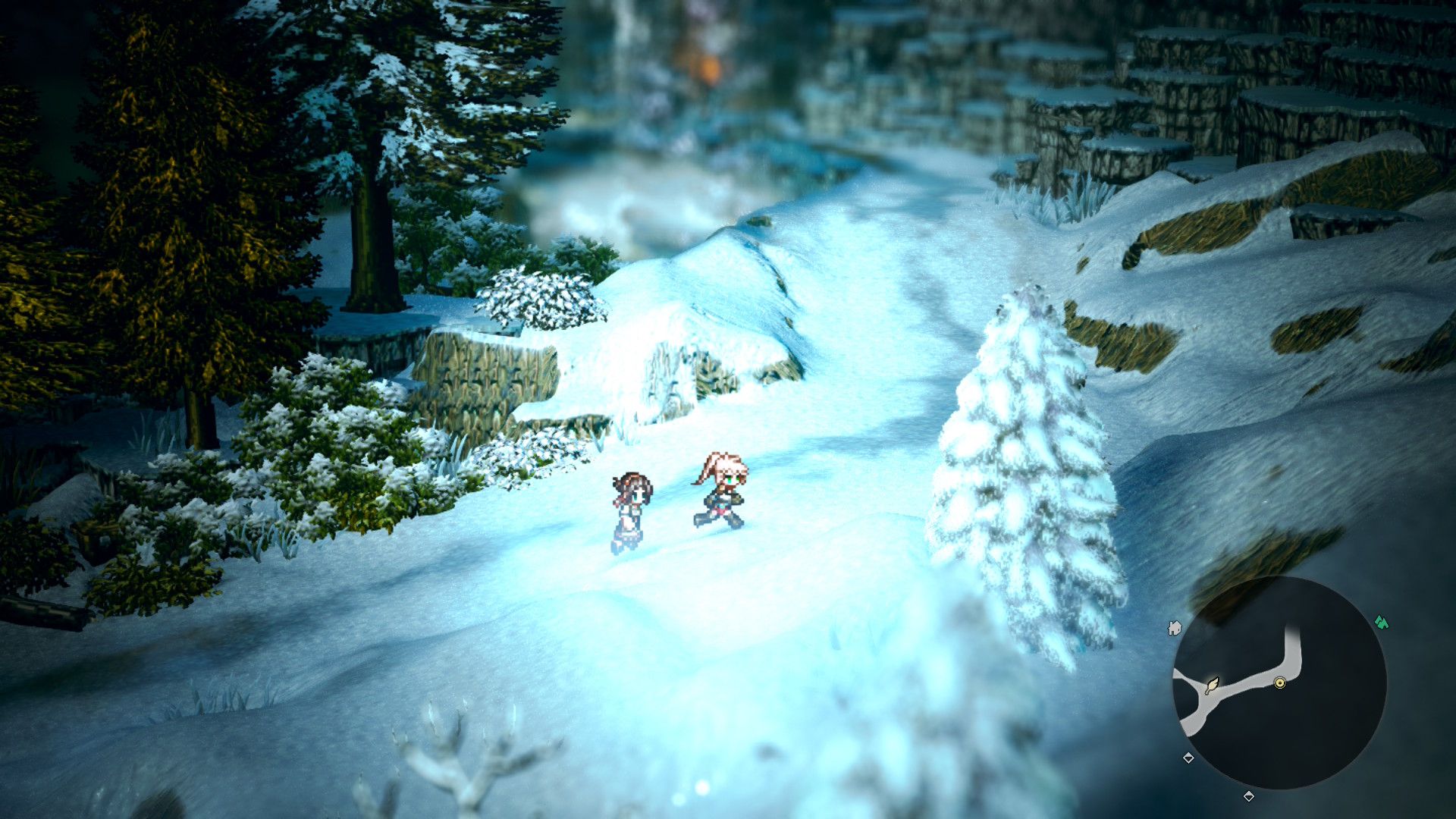Click the house icon on the minimap
Image resolution: width=1456 pixels, height=819 pixels.
click(1175, 628)
